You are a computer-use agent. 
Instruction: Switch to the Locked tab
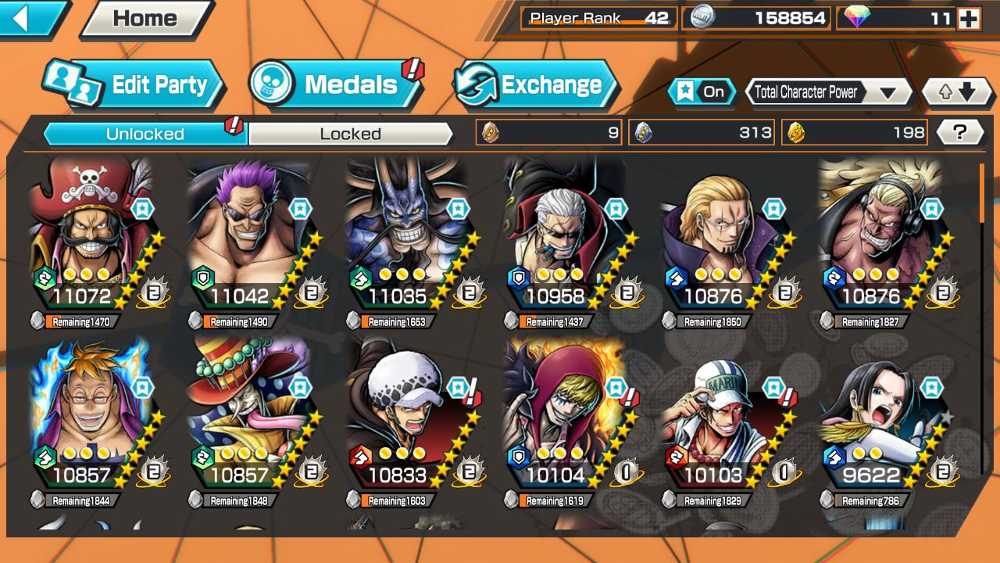click(x=350, y=133)
